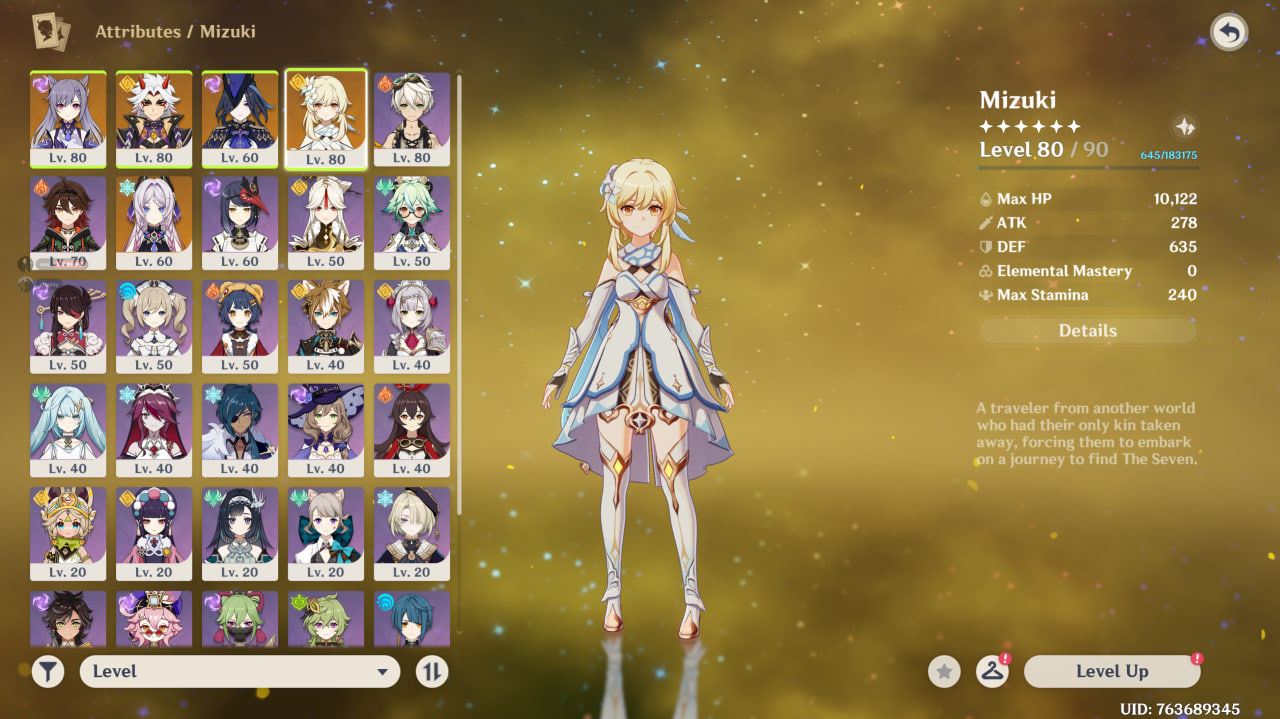The image size is (1280, 719).
Task: Toggle the sort order arrows button
Action: [432, 672]
